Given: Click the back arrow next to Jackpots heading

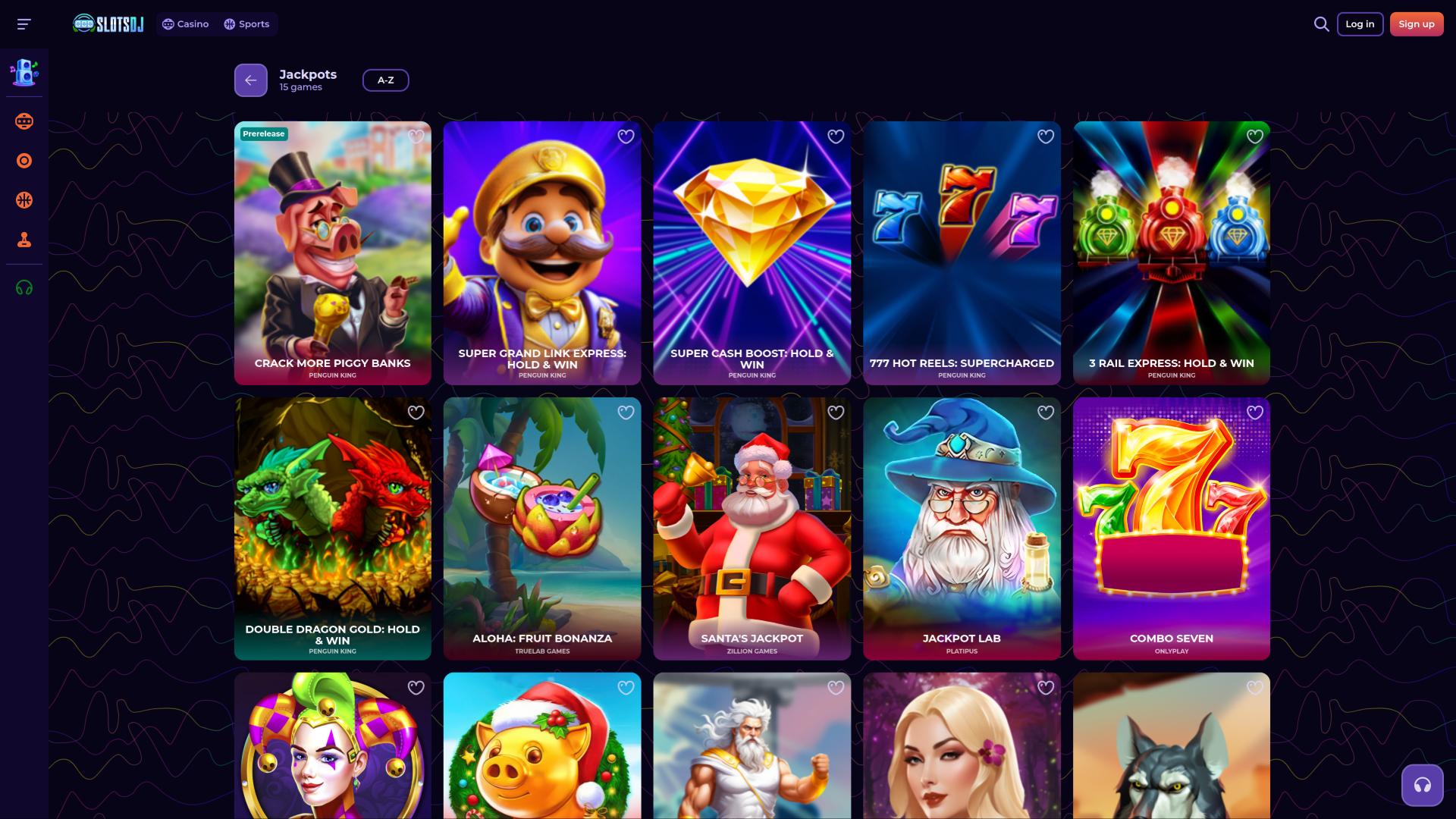Looking at the screenshot, I should pyautogui.click(x=250, y=80).
